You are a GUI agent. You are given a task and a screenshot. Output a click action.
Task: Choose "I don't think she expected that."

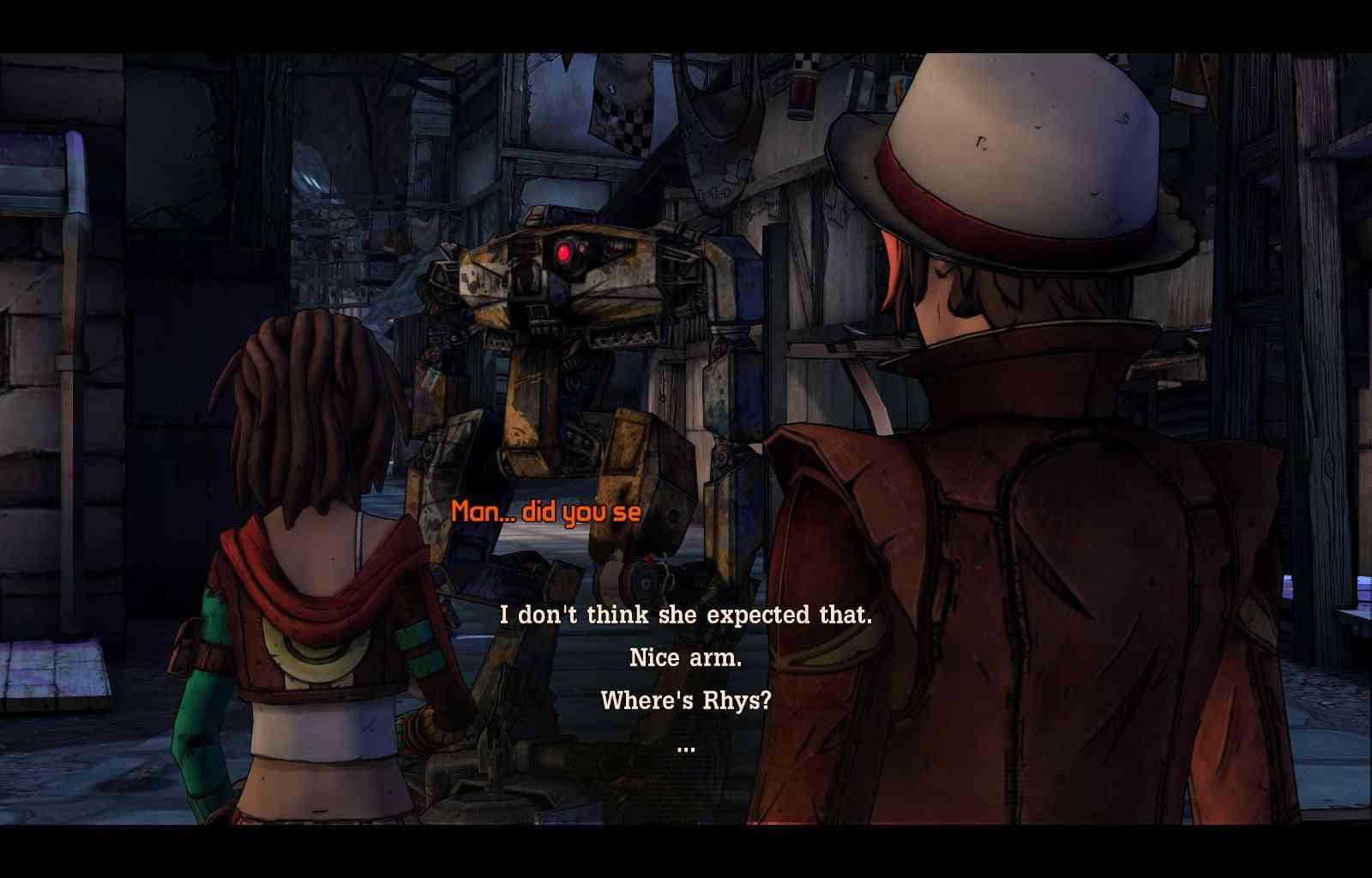685,615
